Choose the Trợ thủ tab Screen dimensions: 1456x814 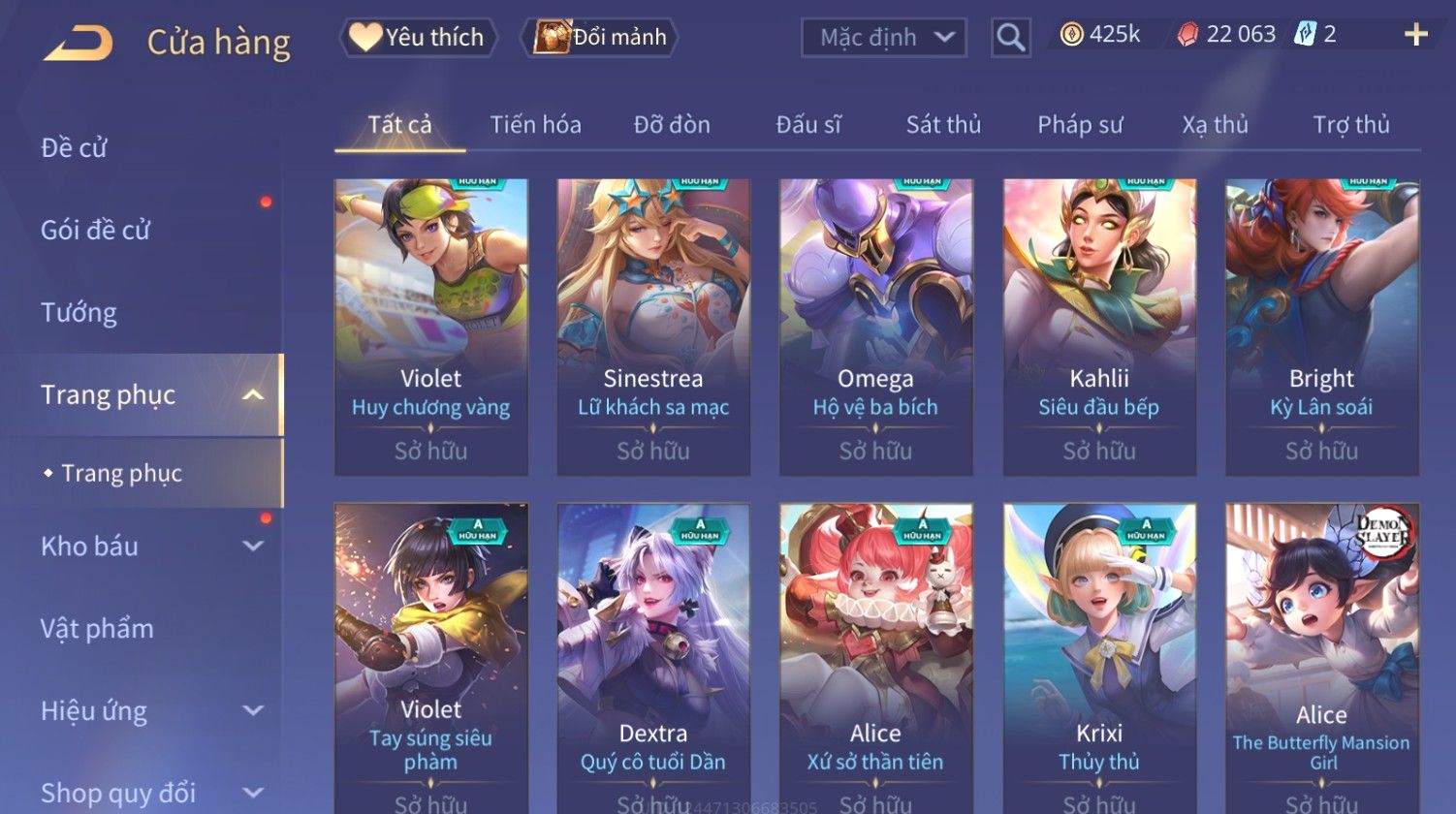(1351, 125)
